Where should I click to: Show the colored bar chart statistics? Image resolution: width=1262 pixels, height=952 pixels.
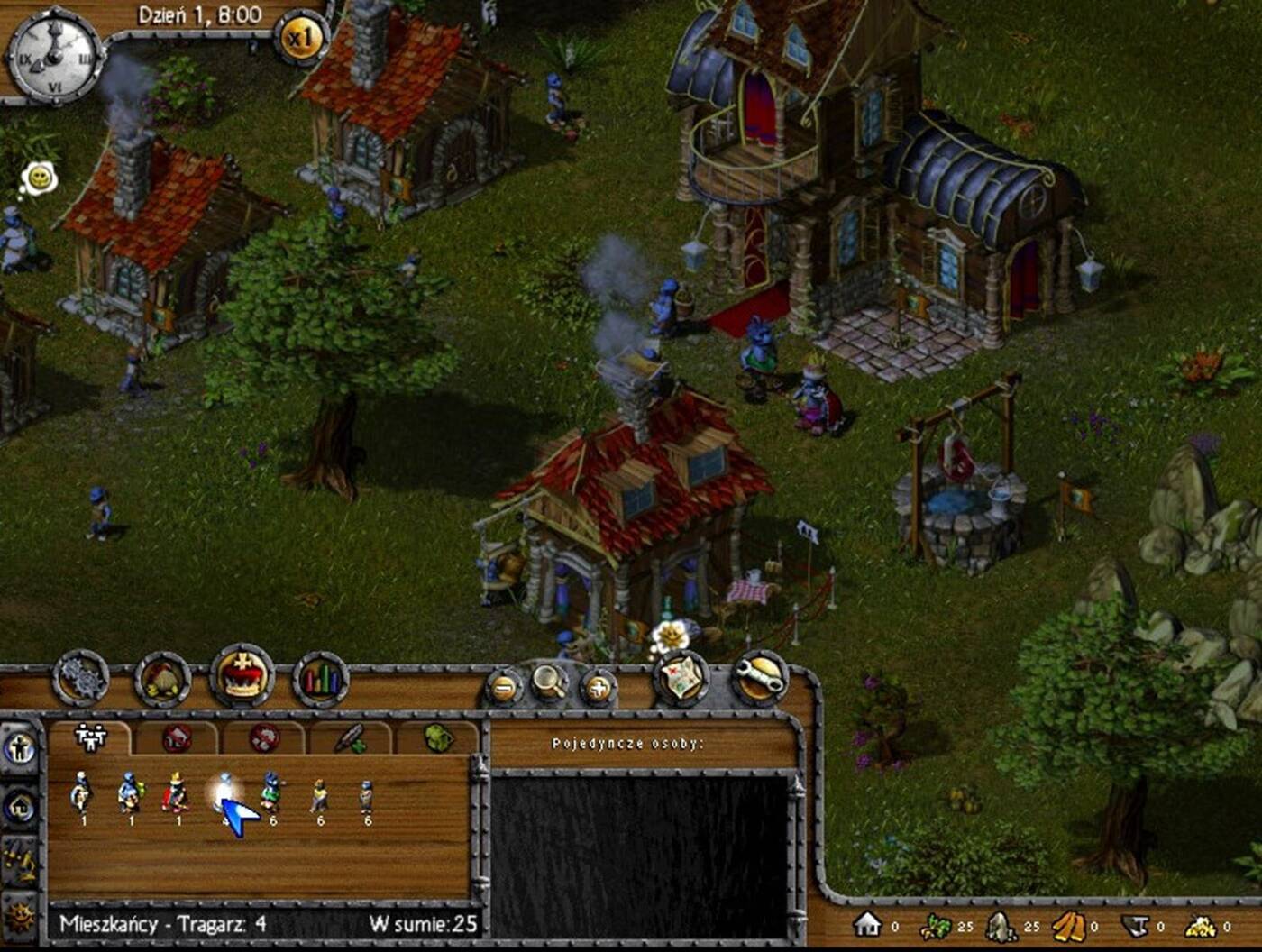(x=321, y=680)
